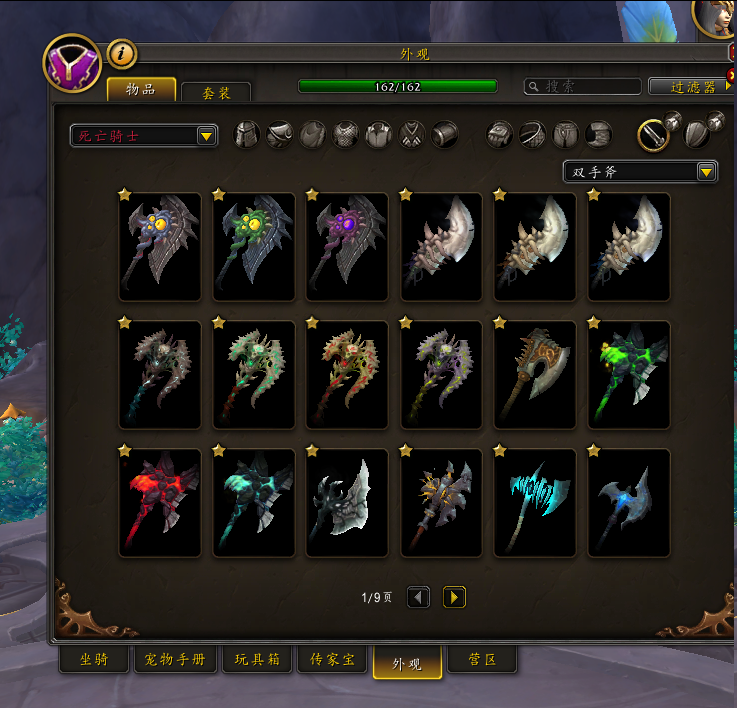Choose the red glowing lava axe
The height and width of the screenshot is (708, 737).
(160, 502)
